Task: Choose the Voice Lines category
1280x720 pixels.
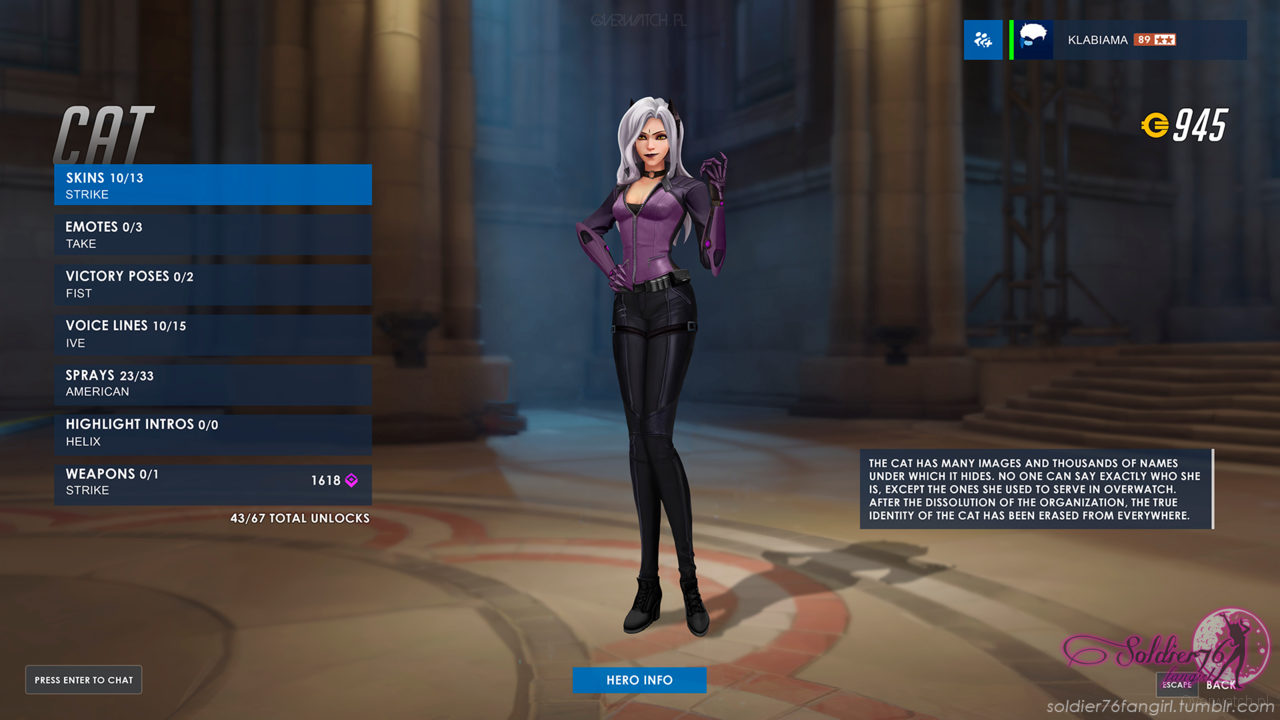Action: [212, 334]
